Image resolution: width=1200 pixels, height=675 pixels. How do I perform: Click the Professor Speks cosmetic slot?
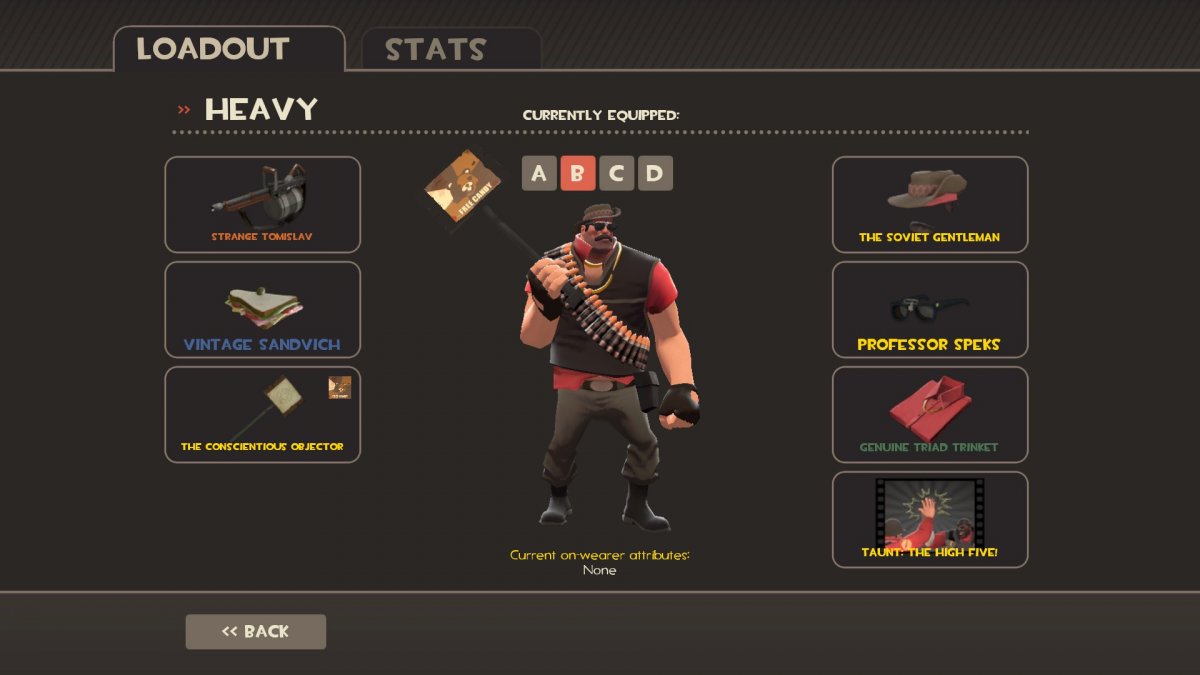tap(929, 309)
